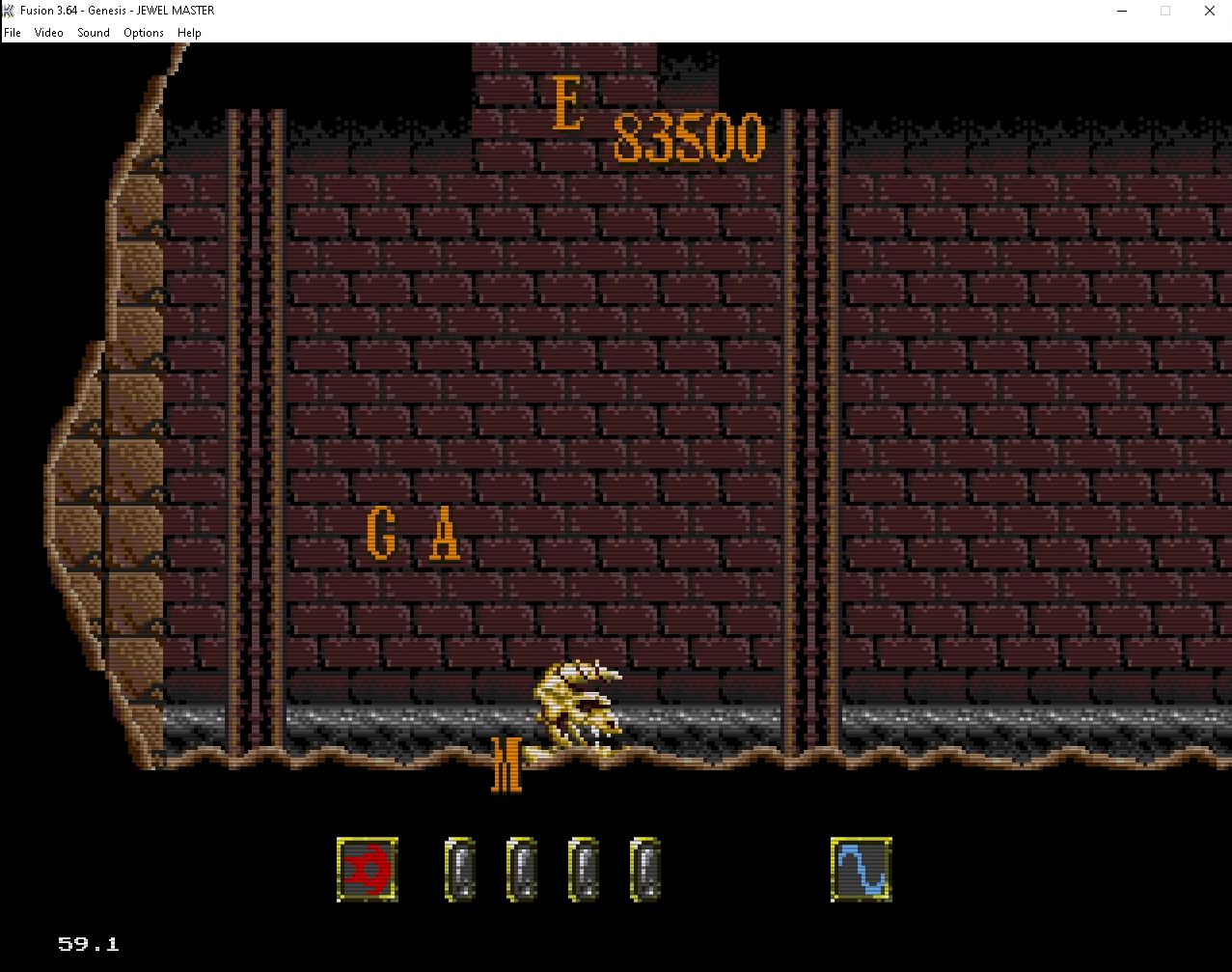Select the blue wave ring icon
Image resolution: width=1232 pixels, height=972 pixels.
tap(861, 870)
